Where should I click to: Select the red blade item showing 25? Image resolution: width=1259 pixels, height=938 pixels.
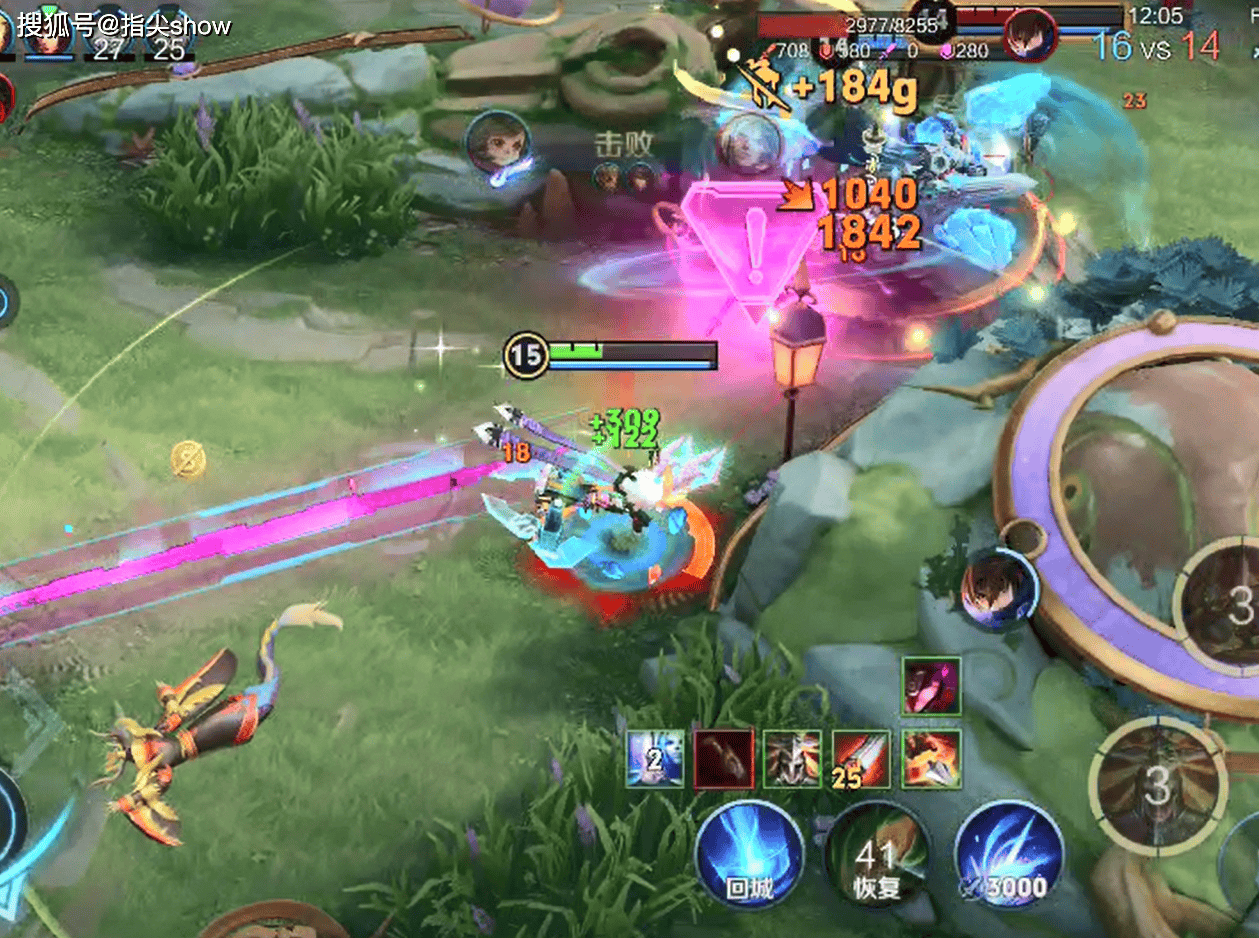click(x=861, y=759)
